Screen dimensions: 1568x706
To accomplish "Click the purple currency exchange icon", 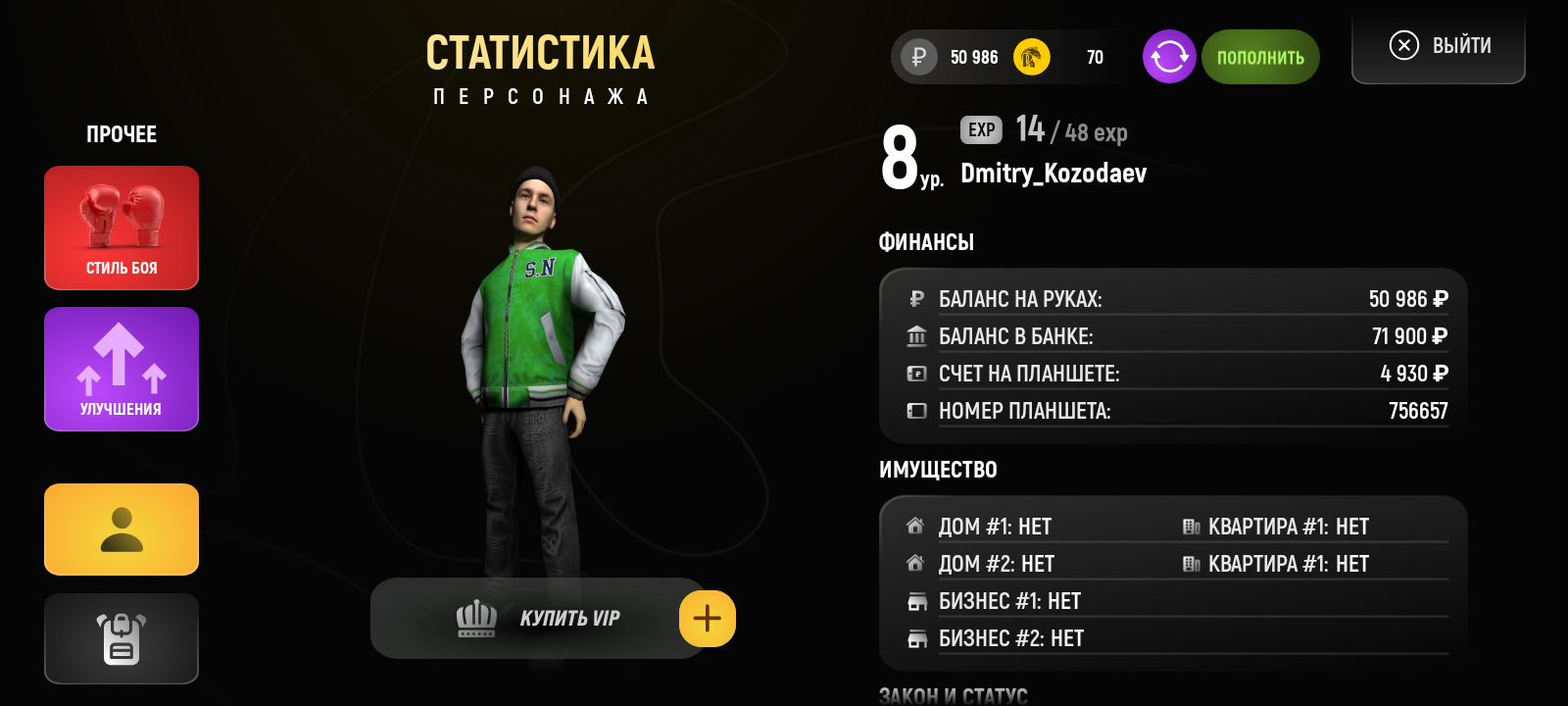I will click(x=1168, y=57).
